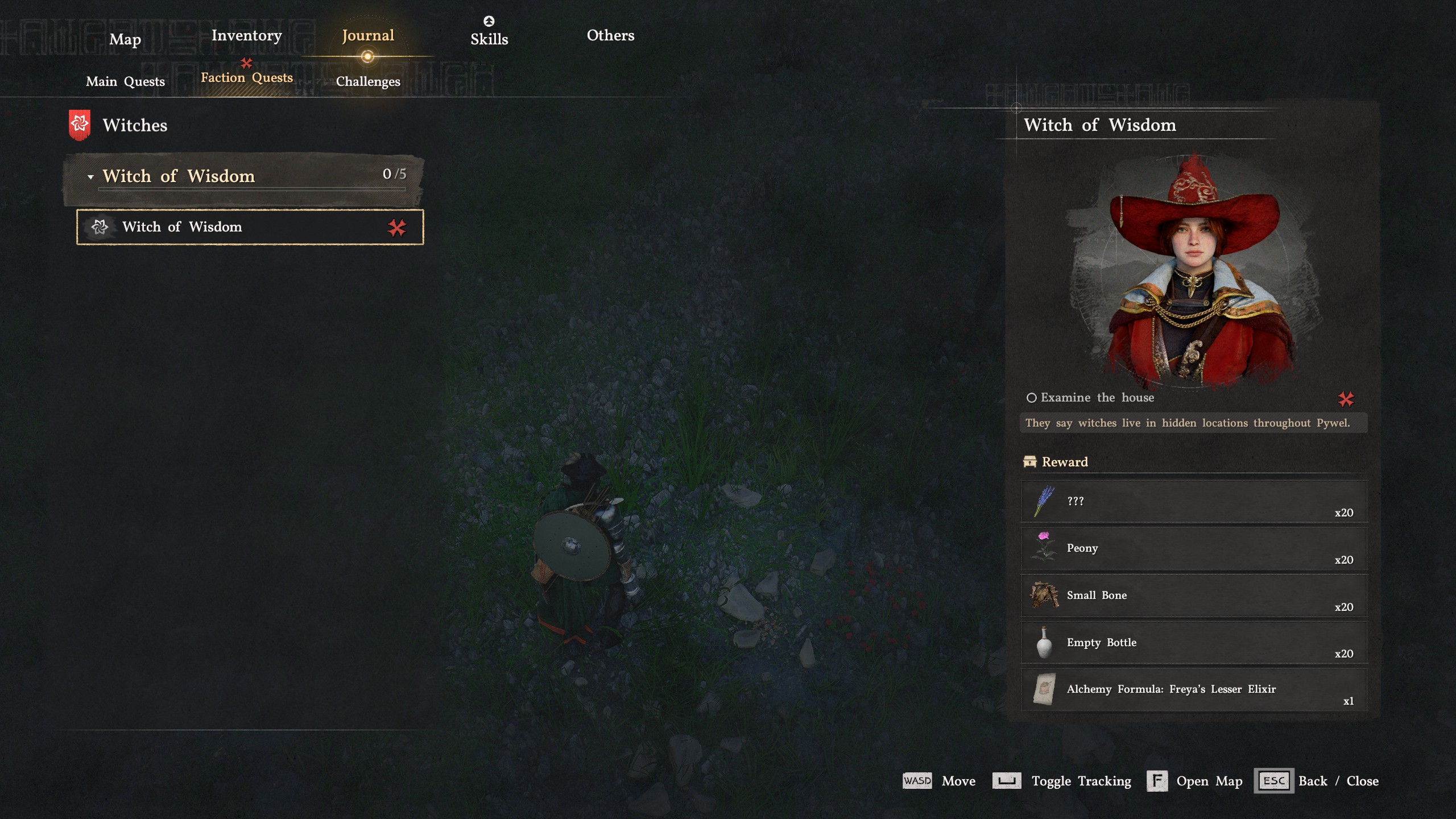This screenshot has height=819, width=1456.
Task: Collapse the Witch of Wisdom quest group
Action: (x=90, y=176)
